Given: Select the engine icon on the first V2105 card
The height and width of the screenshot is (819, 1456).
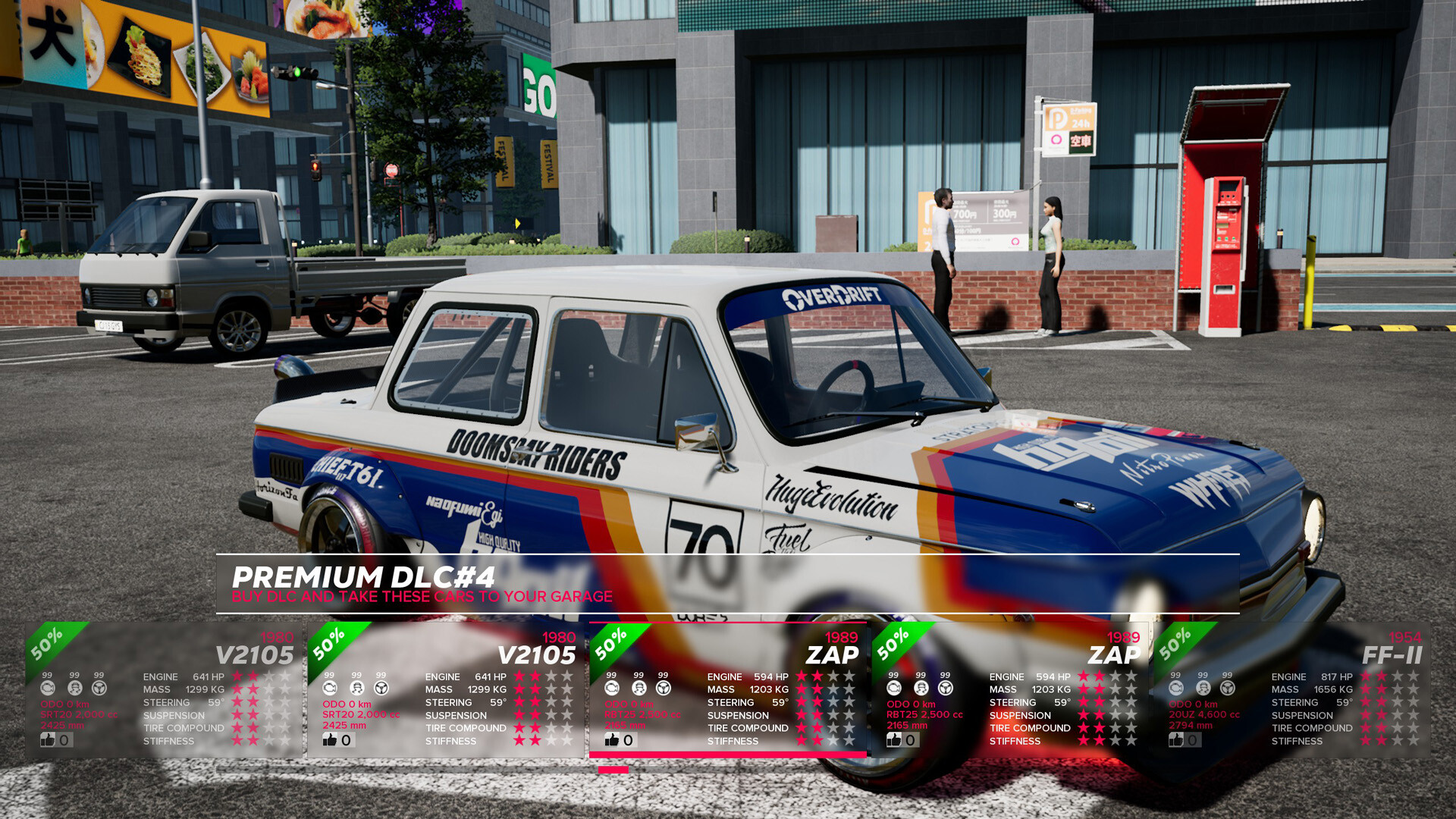Looking at the screenshot, I should (x=49, y=689).
